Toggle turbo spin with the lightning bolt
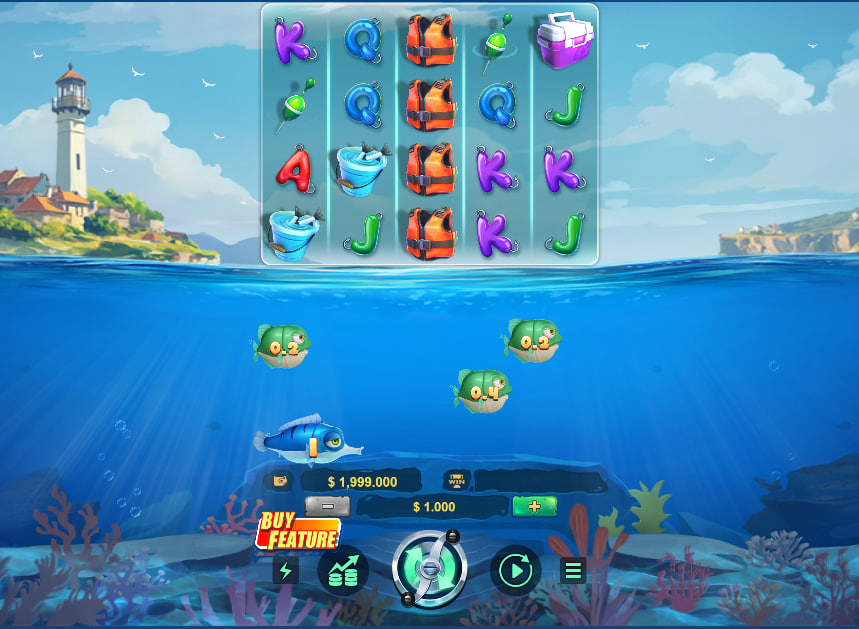 click(x=286, y=571)
